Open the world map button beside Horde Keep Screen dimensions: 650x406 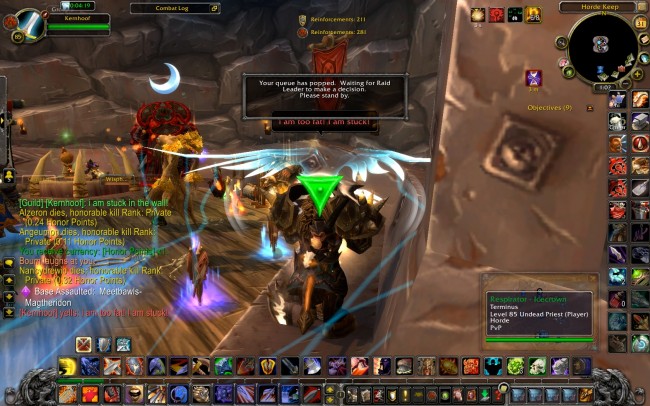[642, 7]
